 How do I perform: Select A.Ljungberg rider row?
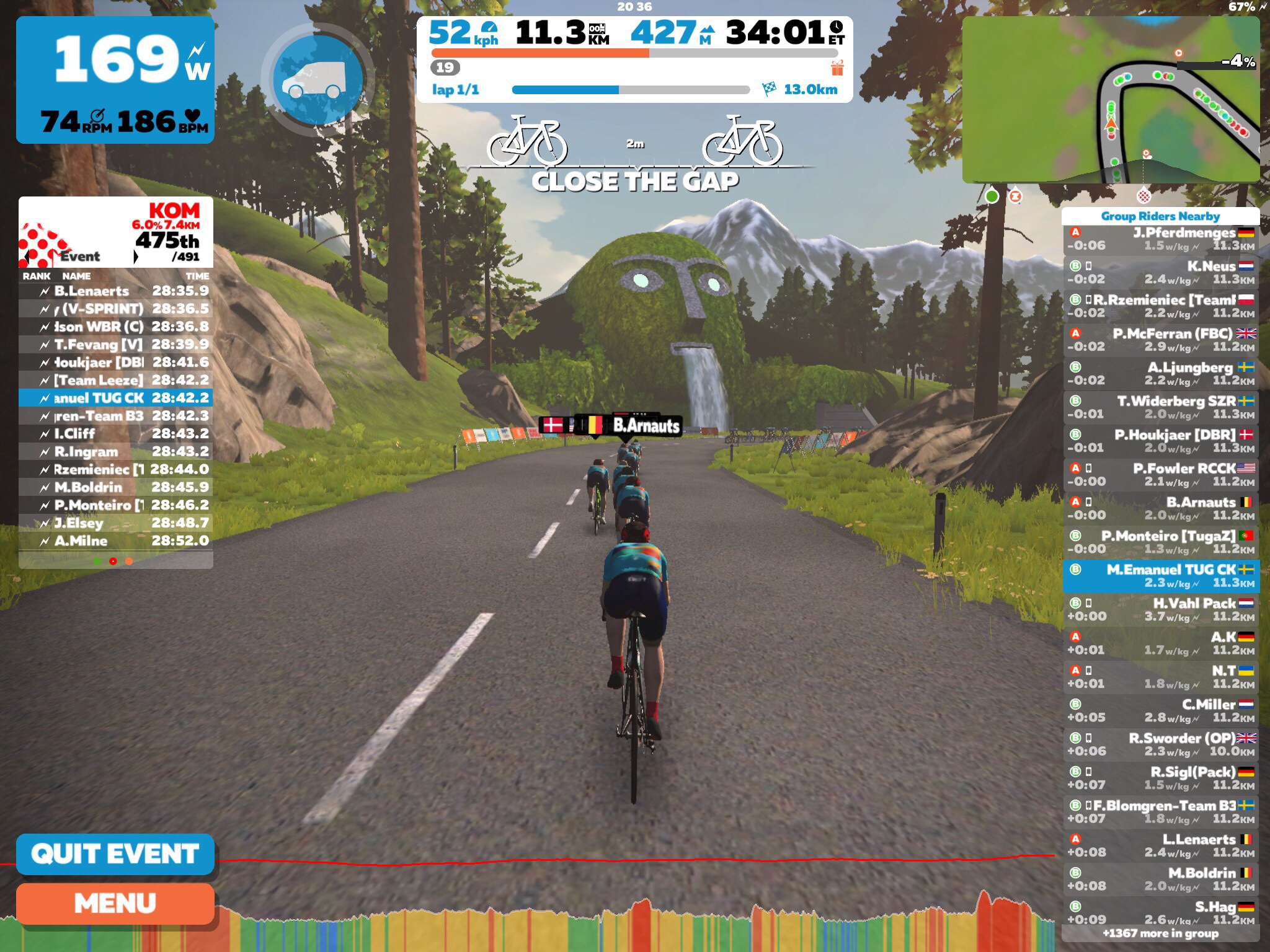[1160, 374]
